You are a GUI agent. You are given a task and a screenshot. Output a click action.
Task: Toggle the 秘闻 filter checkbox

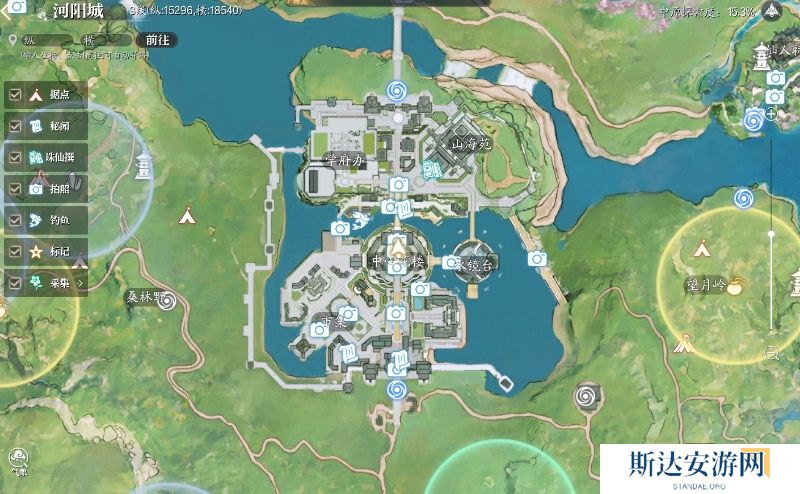[16, 126]
